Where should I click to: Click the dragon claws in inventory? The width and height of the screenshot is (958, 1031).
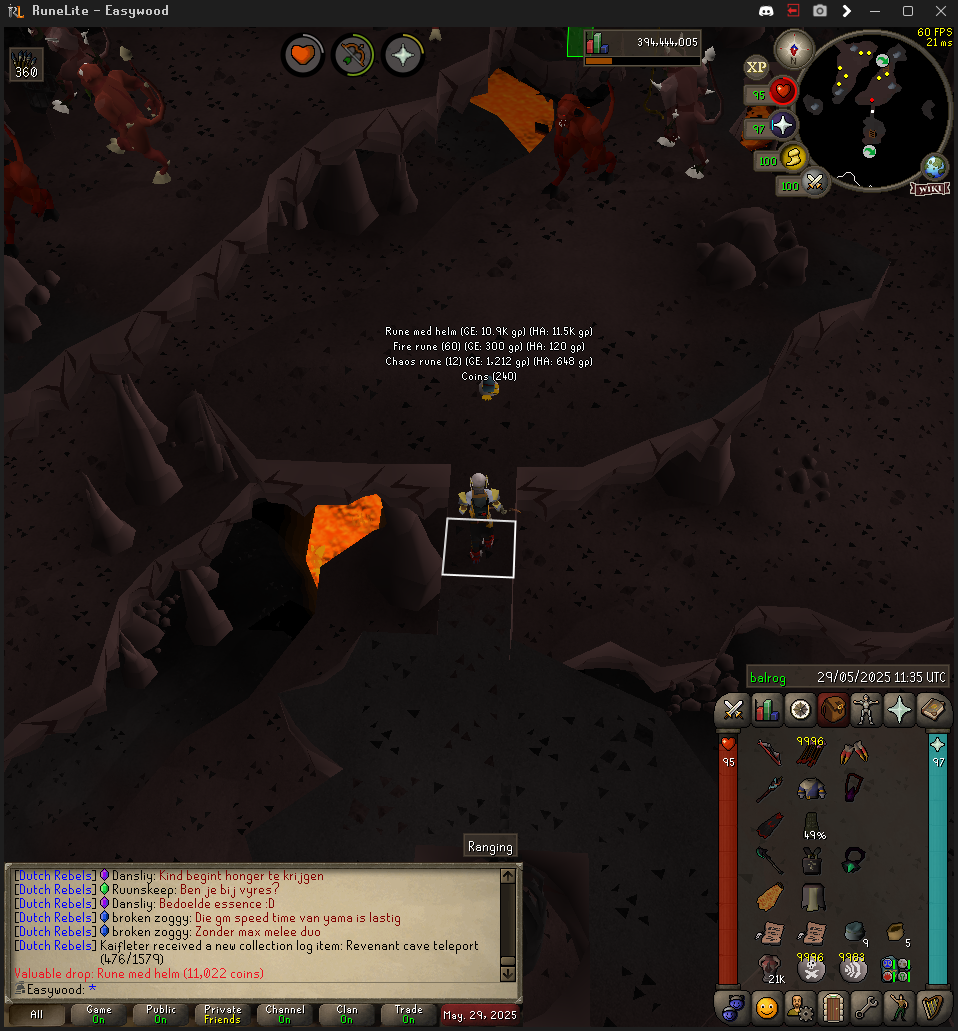coord(854,752)
